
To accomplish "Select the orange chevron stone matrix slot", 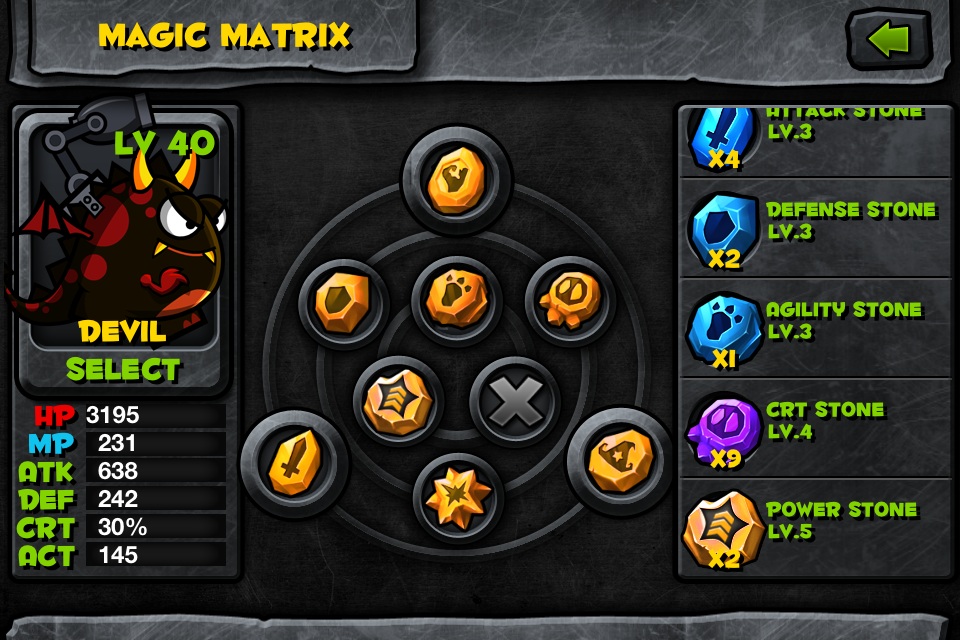I will click(x=399, y=400).
